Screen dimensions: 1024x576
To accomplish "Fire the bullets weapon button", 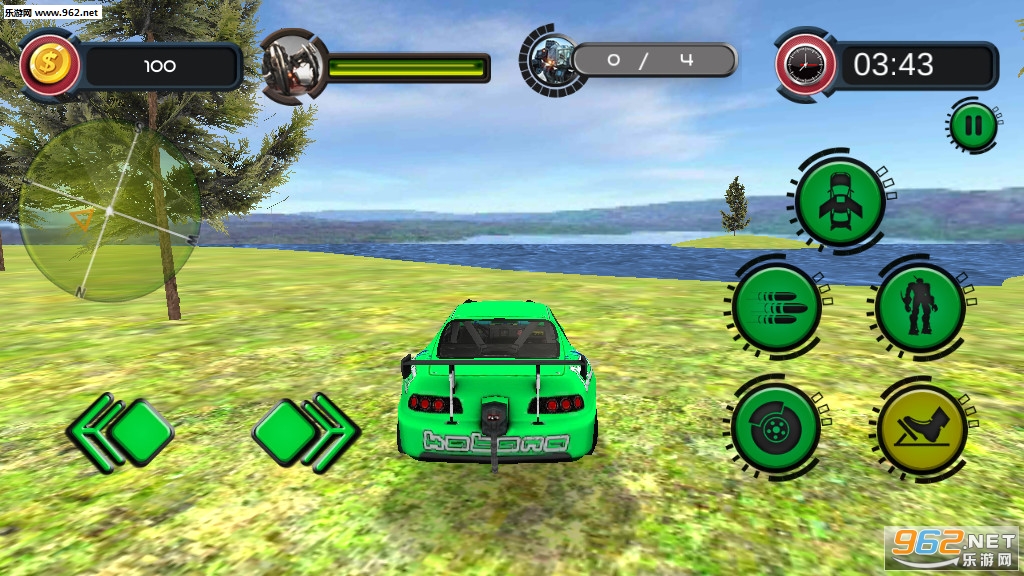I will point(776,307).
